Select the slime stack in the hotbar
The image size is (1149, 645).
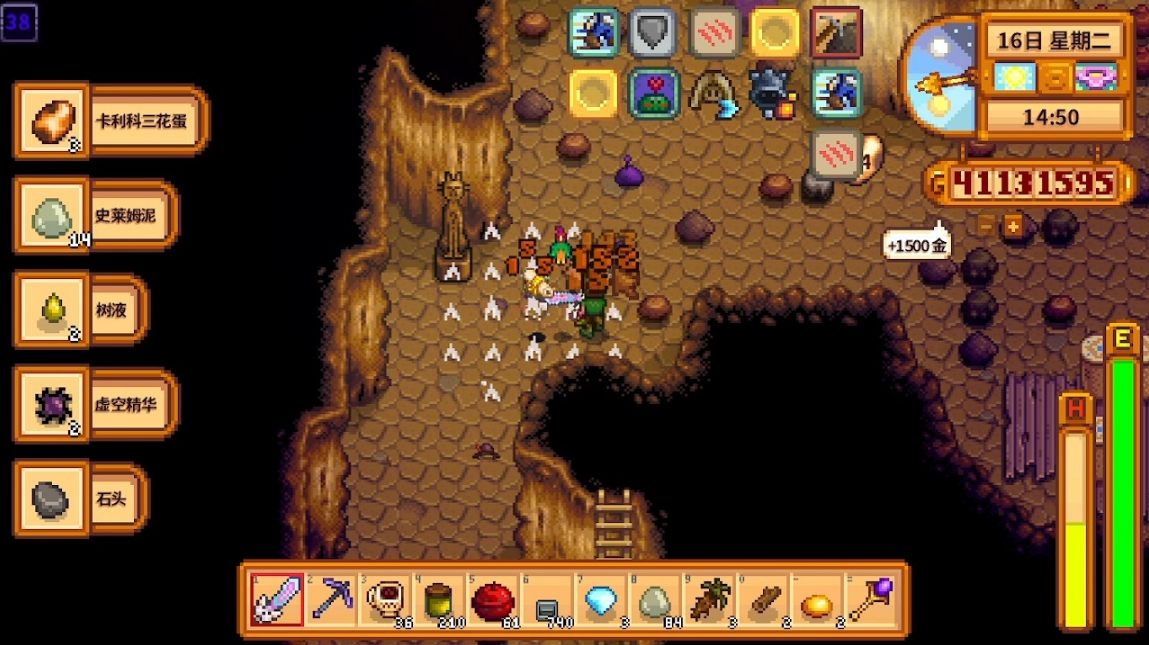(x=655, y=600)
